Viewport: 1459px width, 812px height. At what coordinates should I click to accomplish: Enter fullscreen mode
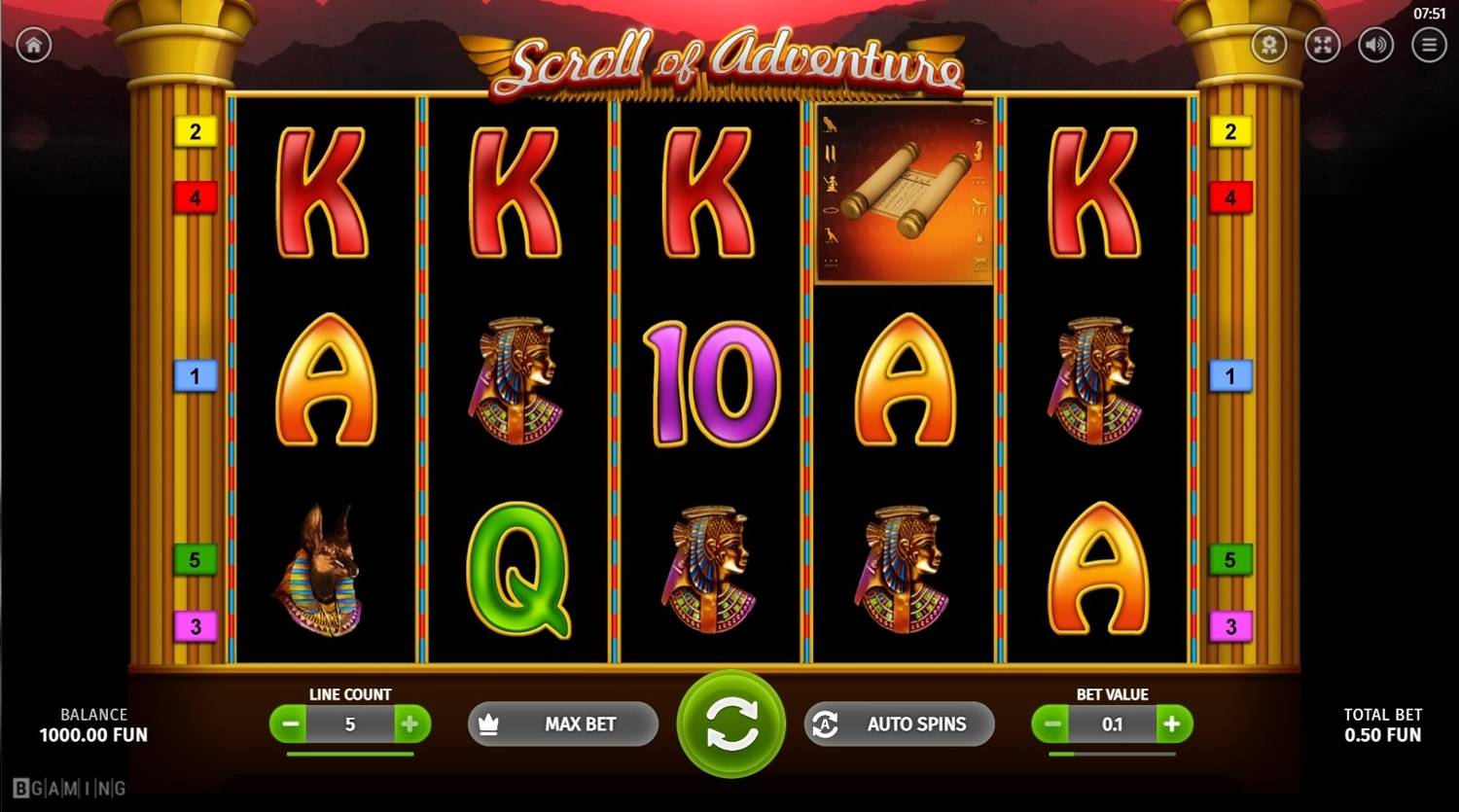[x=1323, y=45]
